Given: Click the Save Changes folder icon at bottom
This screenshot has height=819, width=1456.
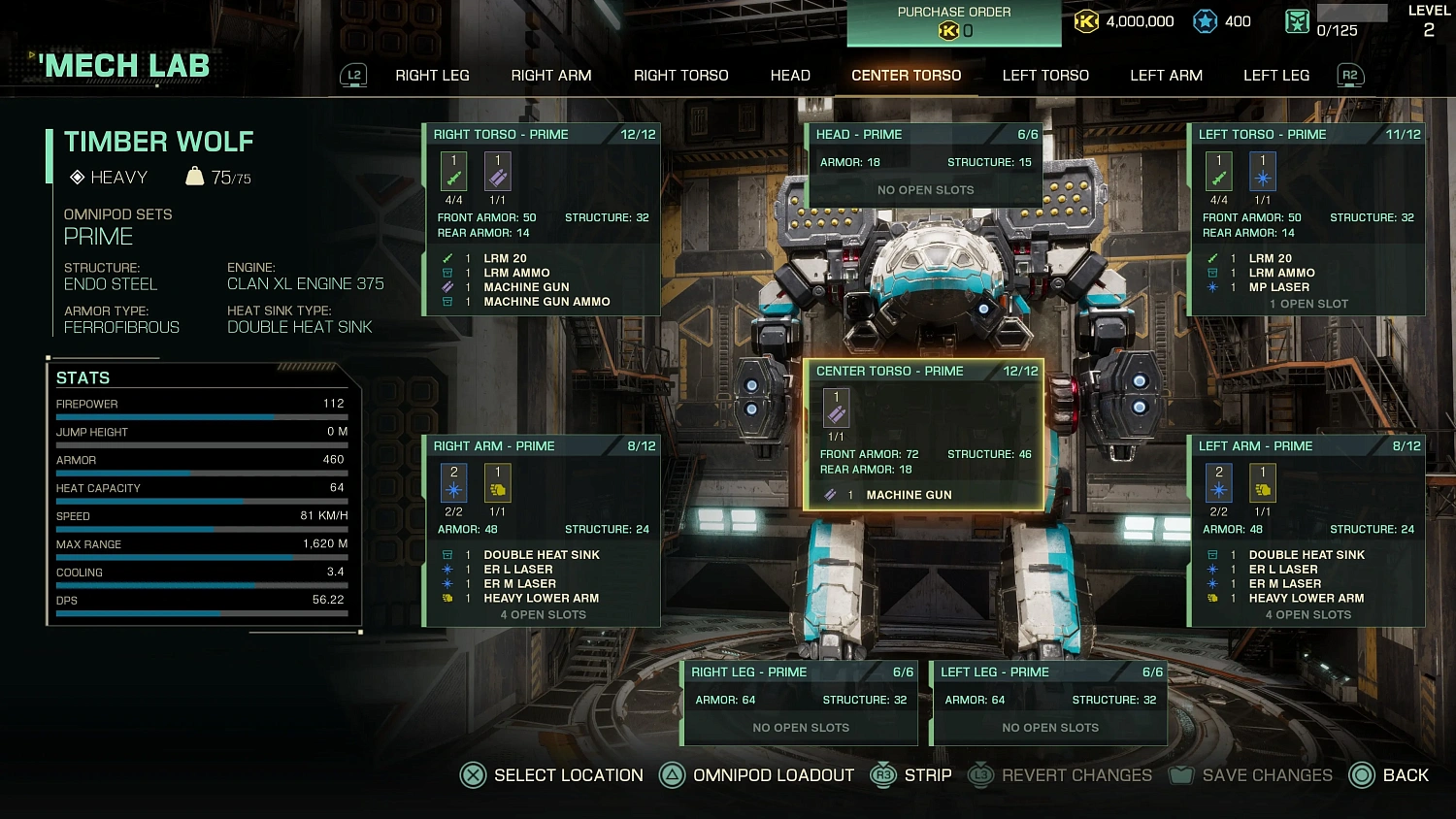Looking at the screenshot, I should [1180, 774].
